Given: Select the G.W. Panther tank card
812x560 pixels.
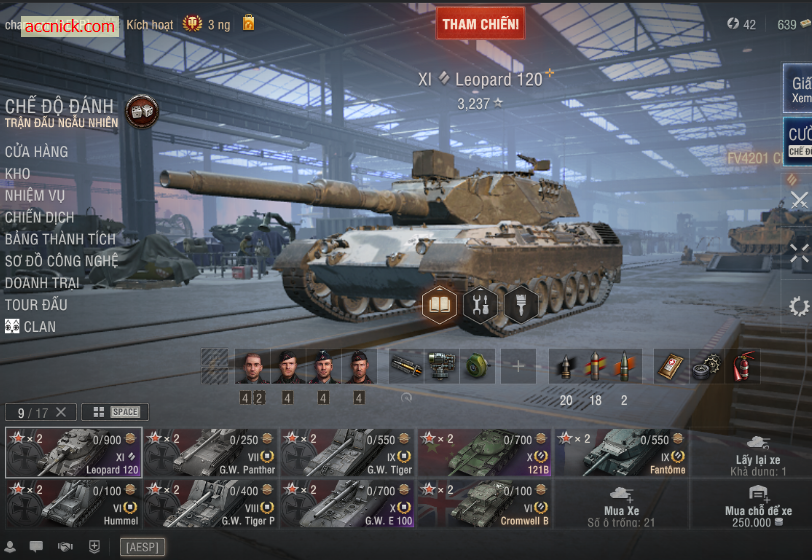Looking at the screenshot, I should [210, 452].
